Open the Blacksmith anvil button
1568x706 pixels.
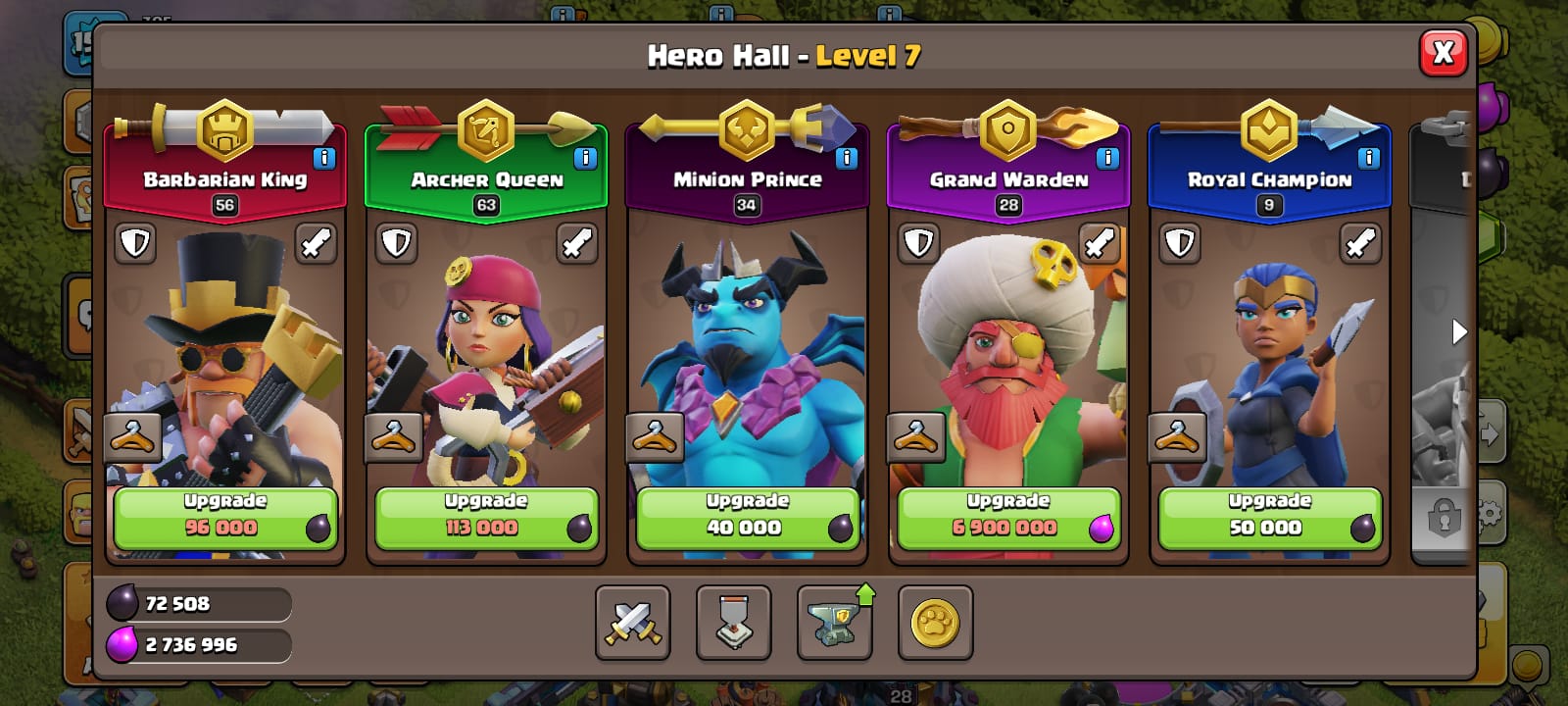coord(834,623)
